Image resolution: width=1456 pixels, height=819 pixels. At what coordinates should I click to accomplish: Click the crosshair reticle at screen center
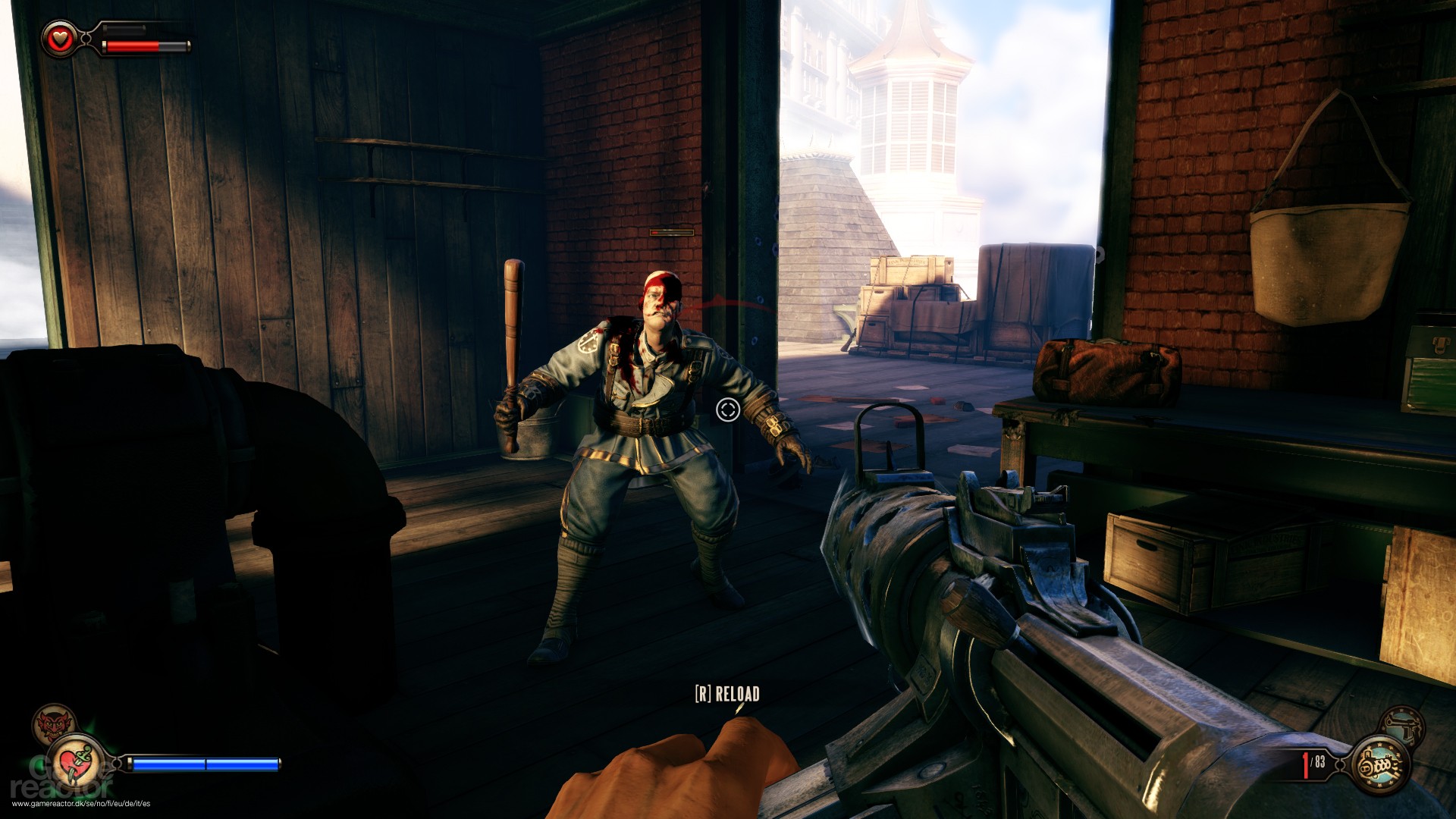(727, 410)
